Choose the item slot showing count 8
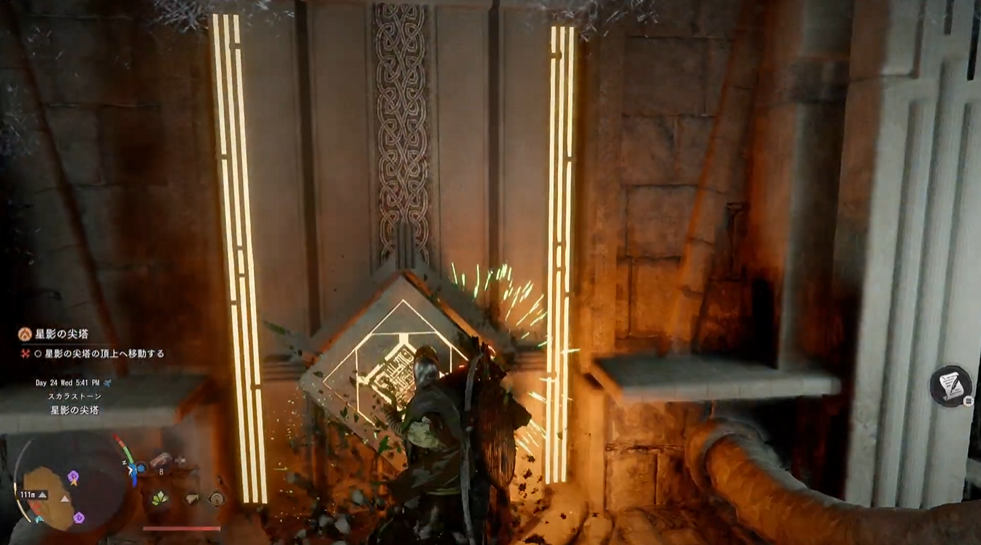This screenshot has height=545, width=981. [x=161, y=460]
